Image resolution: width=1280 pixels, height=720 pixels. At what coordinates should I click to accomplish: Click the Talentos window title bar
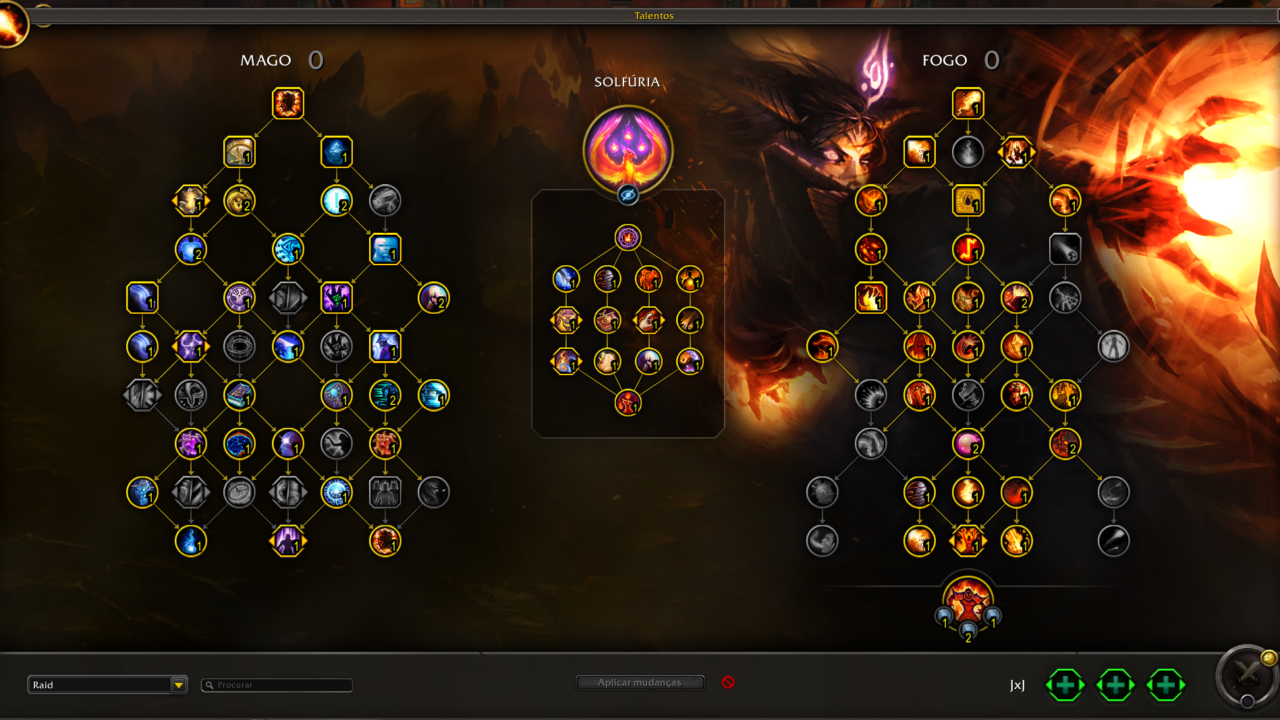pos(654,16)
